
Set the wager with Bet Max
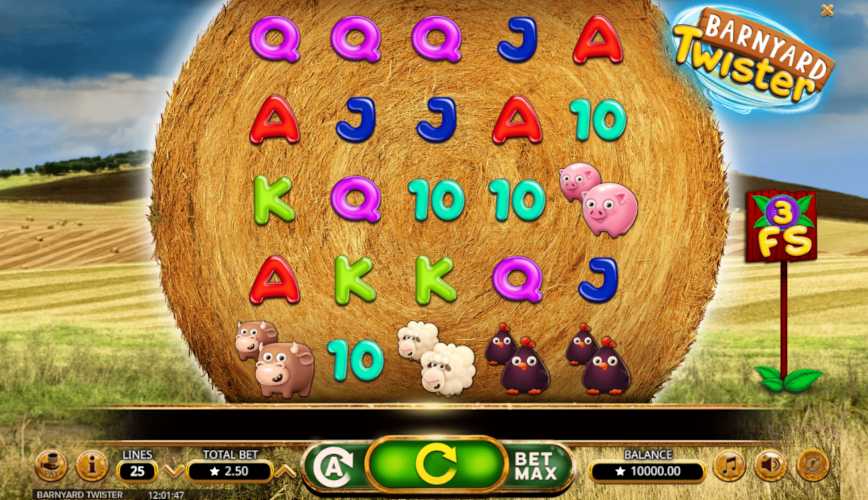(x=535, y=466)
